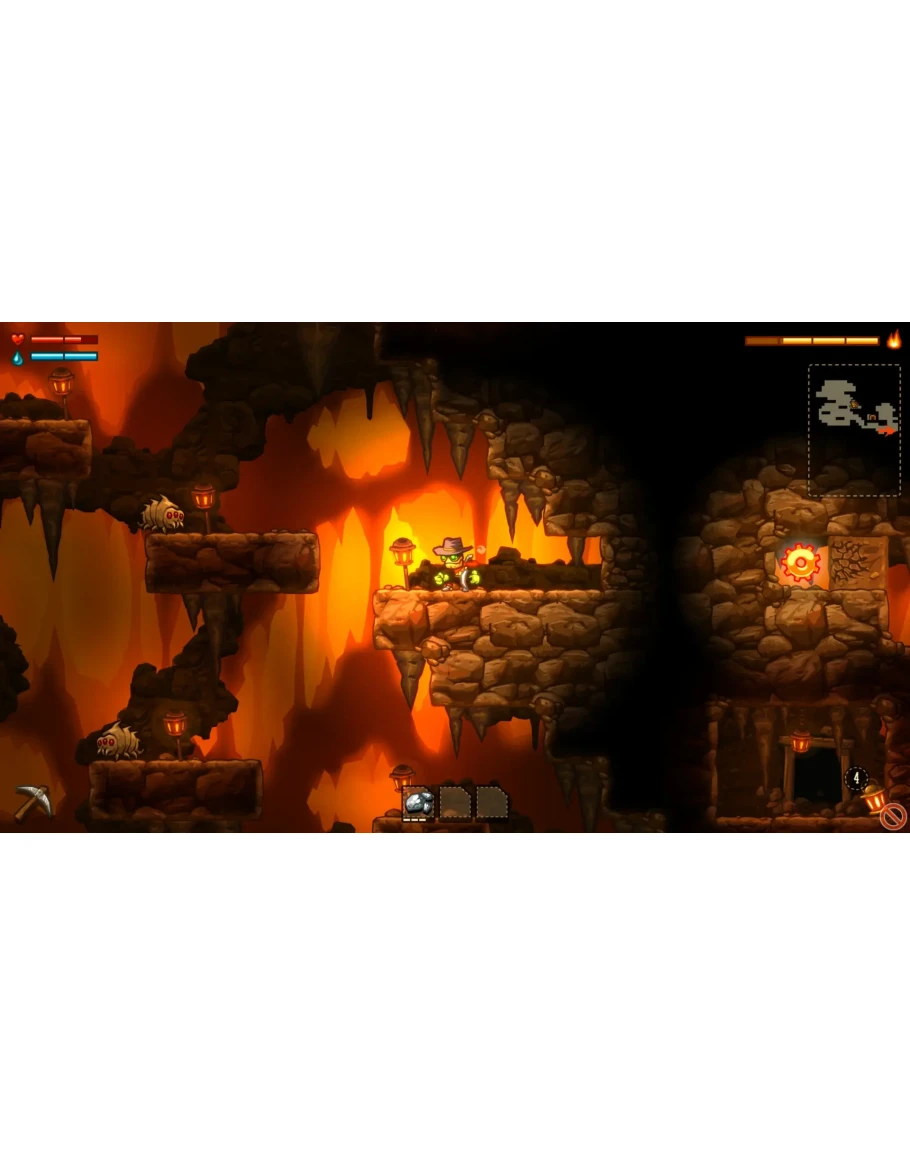Click the red prohibited circle icon
910x1155 pixels.
[892, 817]
